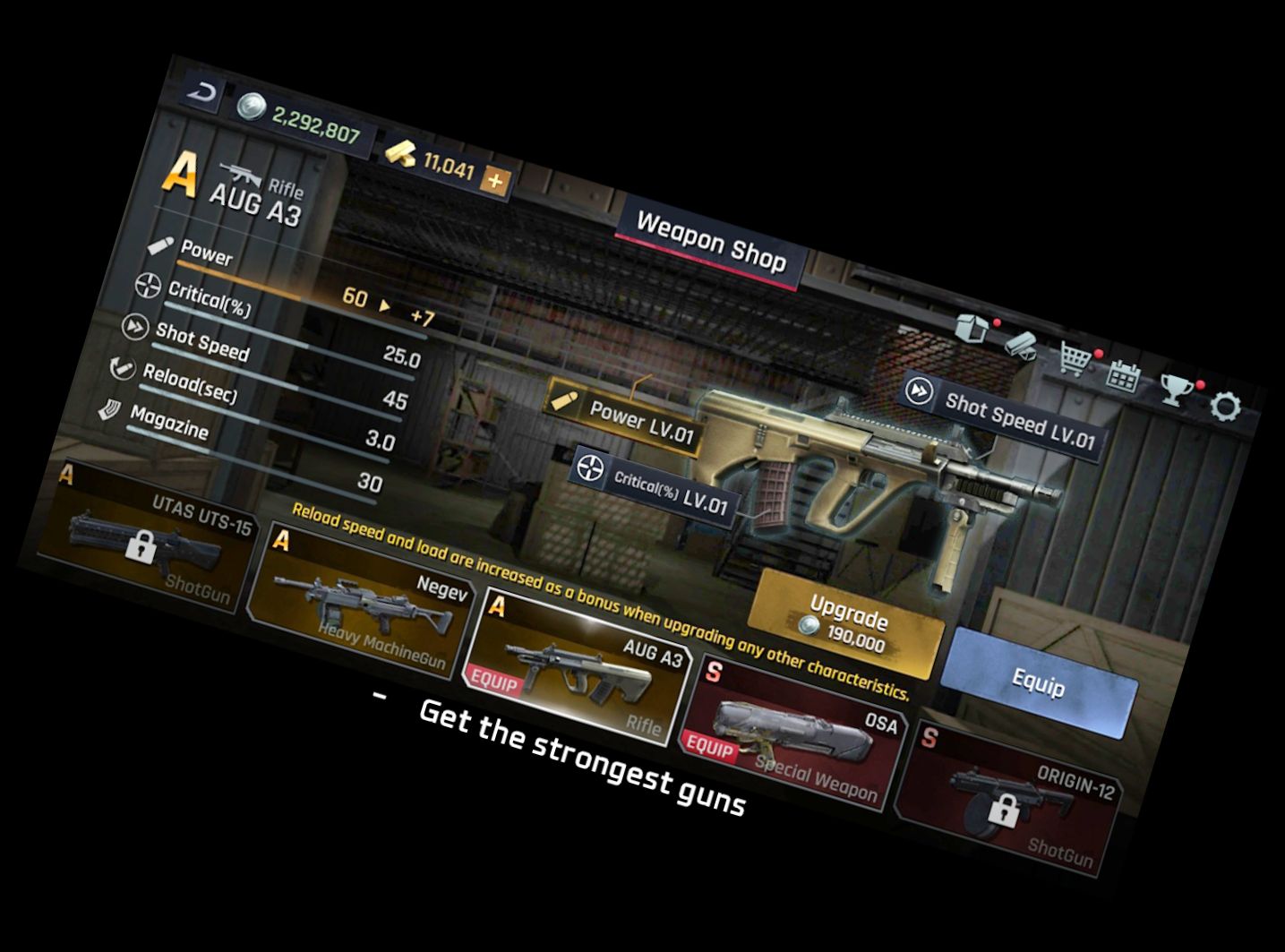Open the shopping cart store
This screenshot has height=952, width=1285.
click(x=1075, y=358)
